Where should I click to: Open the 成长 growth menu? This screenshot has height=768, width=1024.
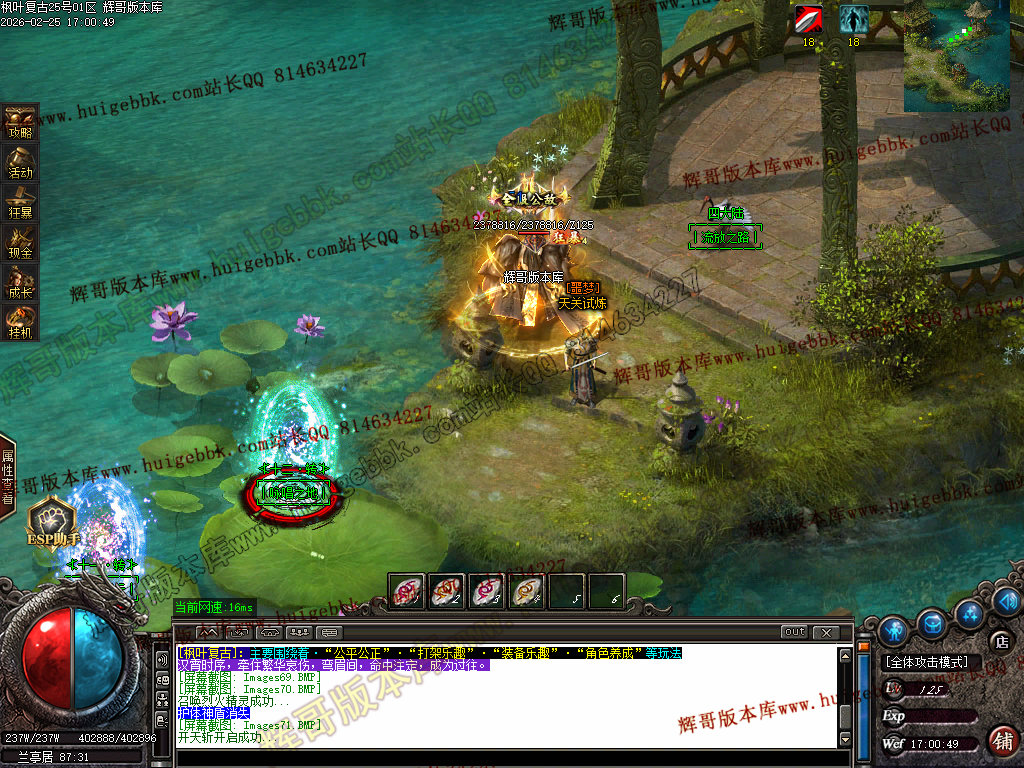coord(20,281)
